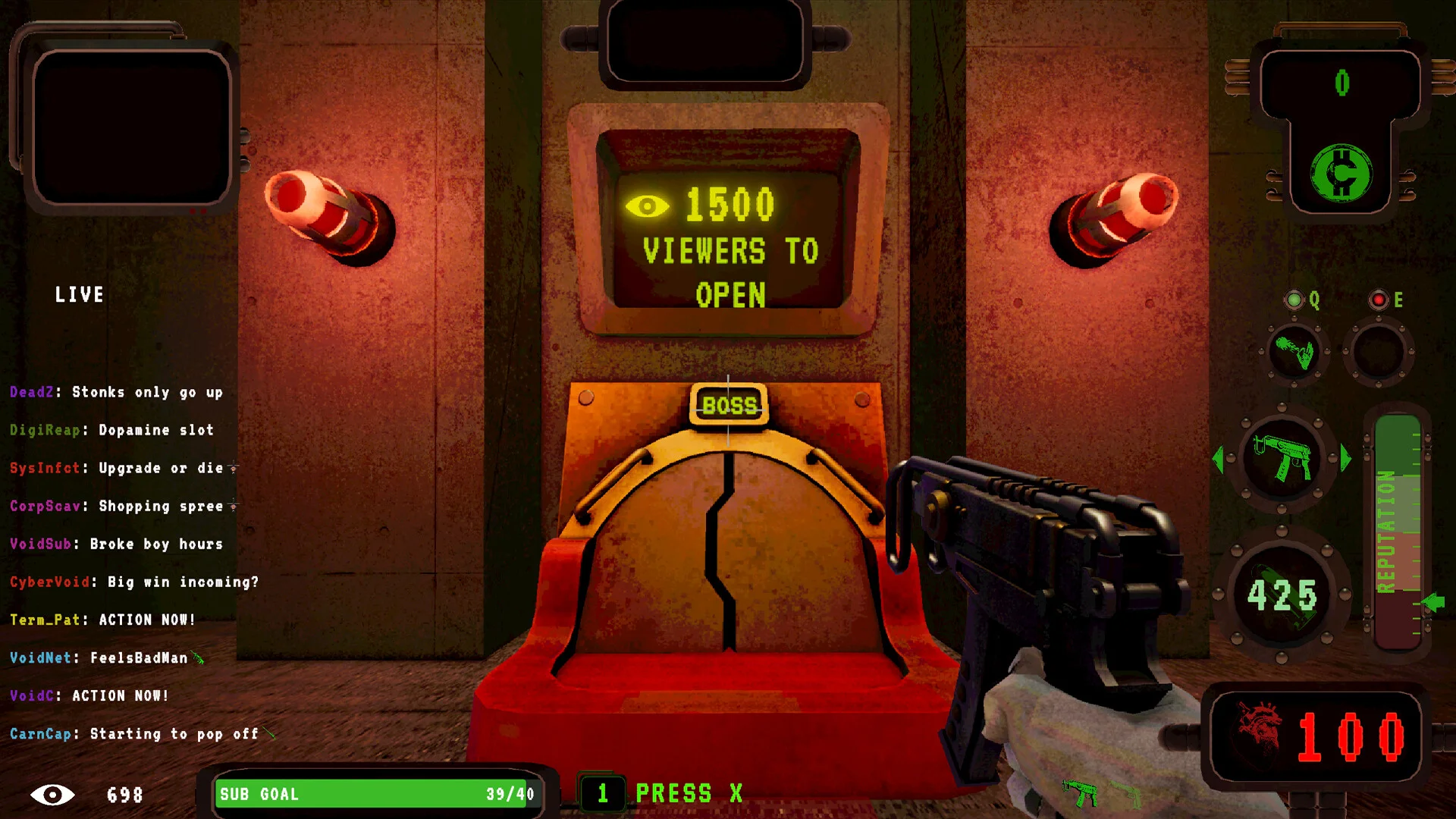Click CyberVoid's chat message
The width and height of the screenshot is (1456, 819).
[134, 582]
